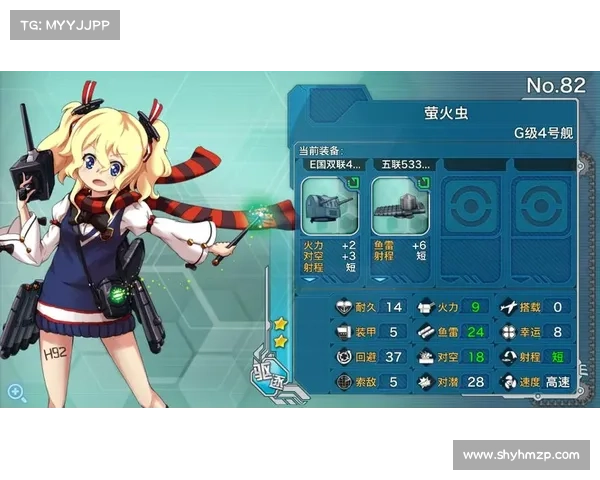600x480 pixels.
Task: Select the 五联533 torpedo equipment slot
Action: [x=400, y=206]
